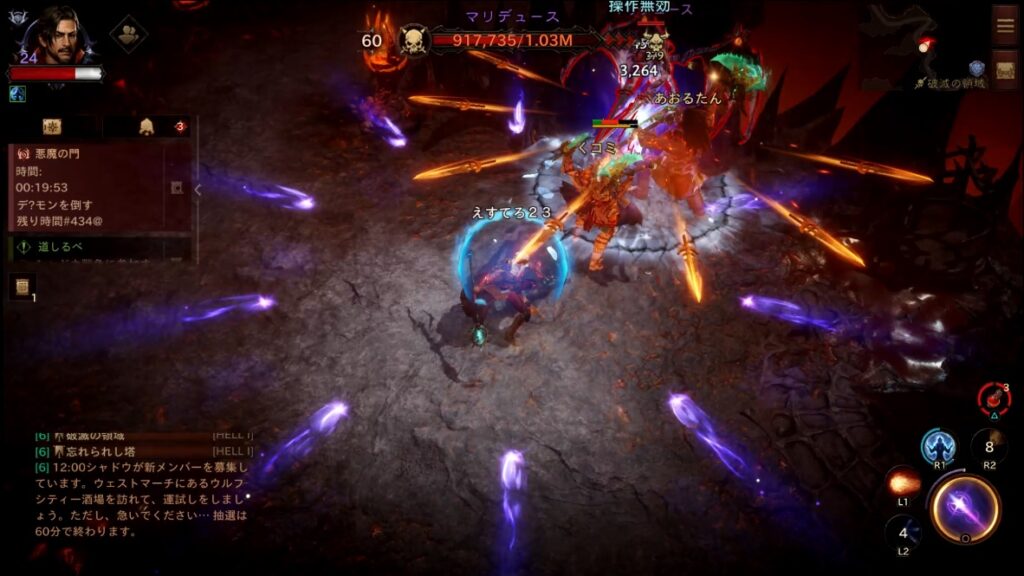The height and width of the screenshot is (576, 1024).
Task: Open the hamburger main menu
Action: [1005, 24]
